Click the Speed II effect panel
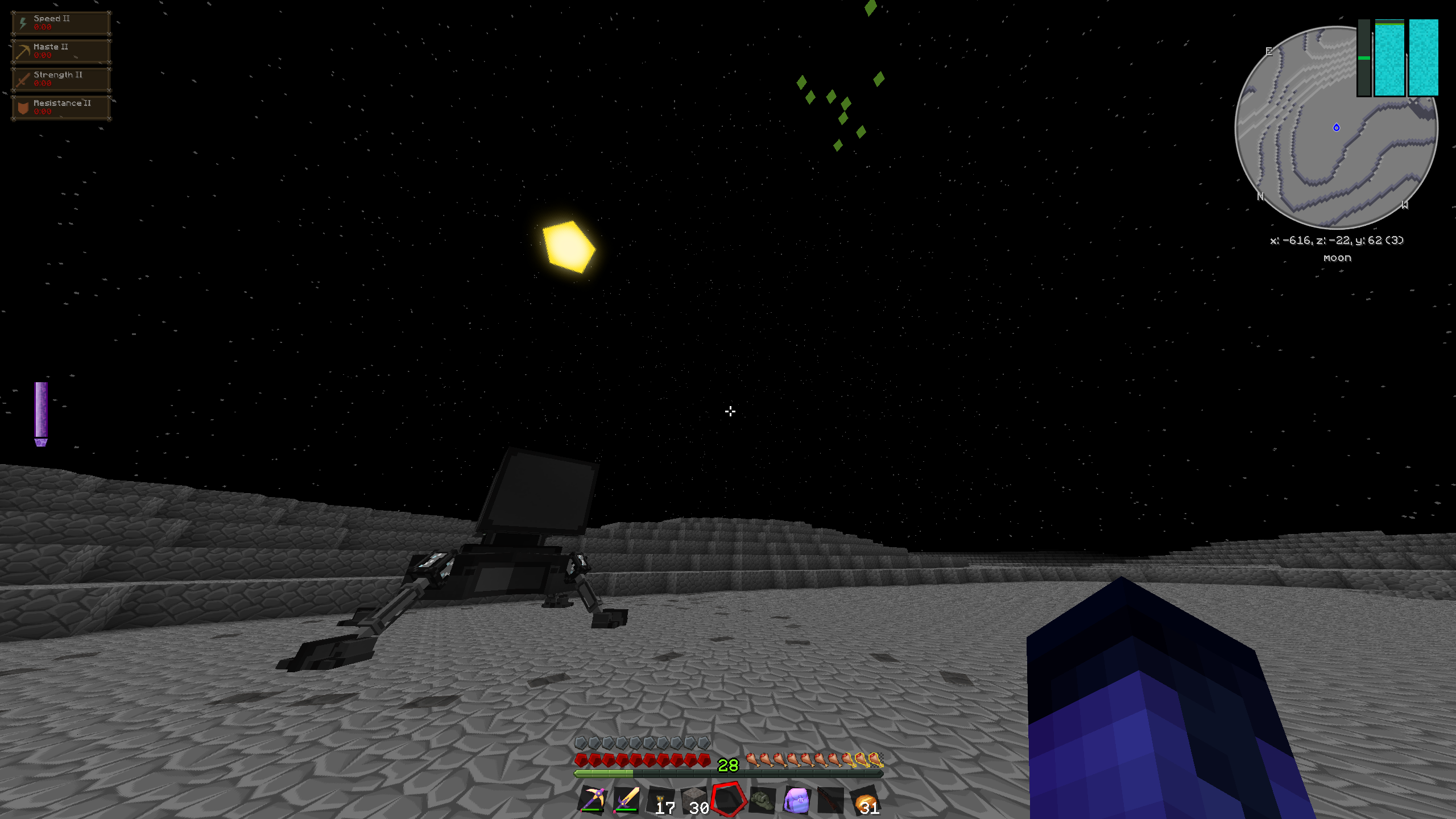This screenshot has height=819, width=1456. (x=61, y=23)
